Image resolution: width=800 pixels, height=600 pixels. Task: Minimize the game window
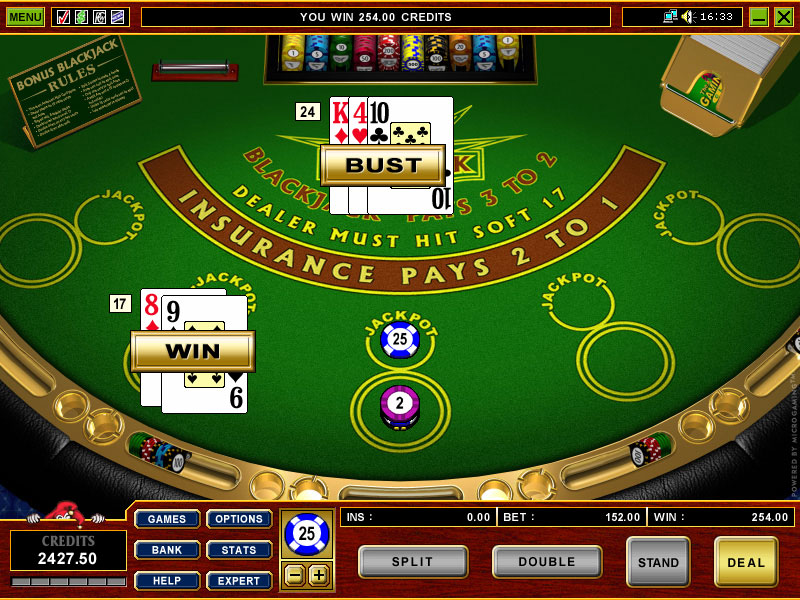click(759, 17)
